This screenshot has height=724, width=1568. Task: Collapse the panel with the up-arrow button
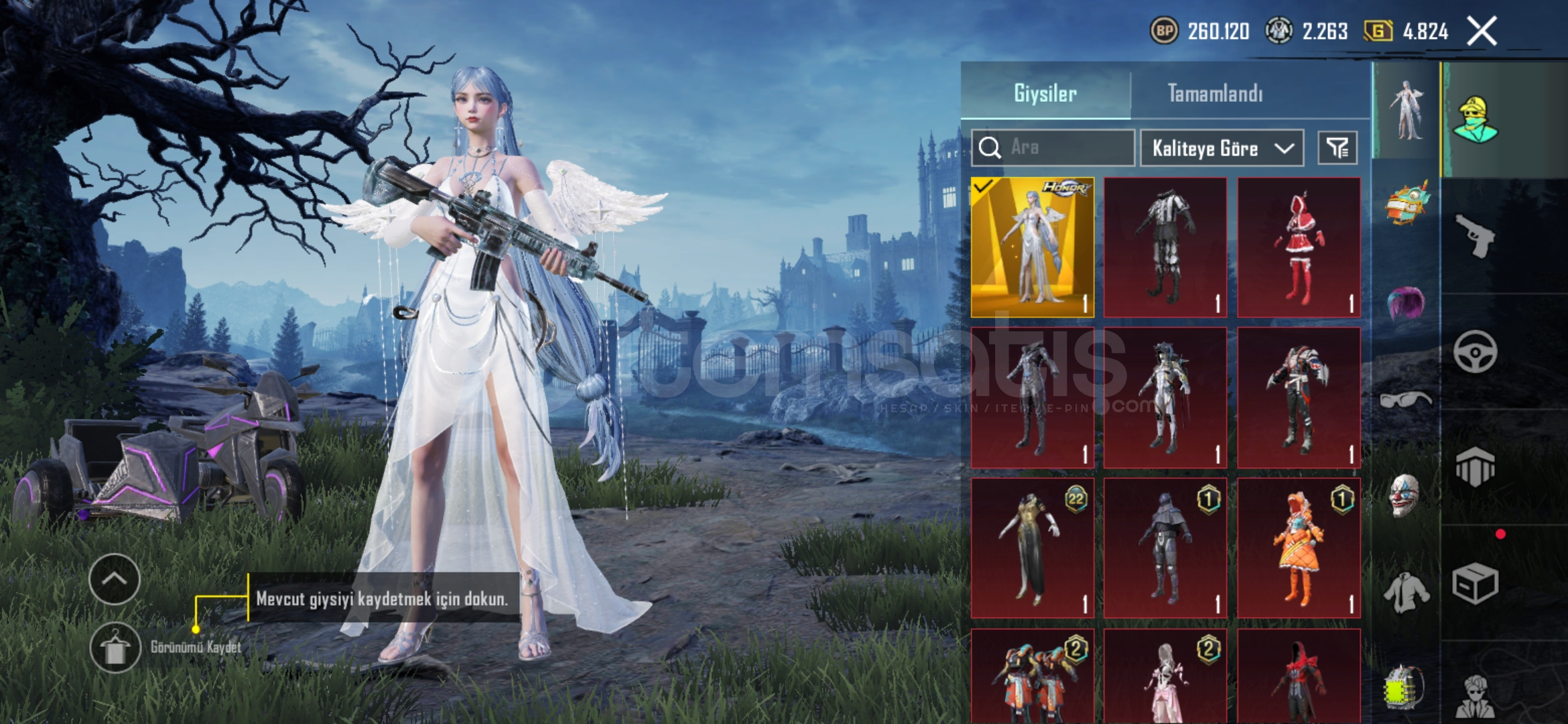tap(115, 579)
